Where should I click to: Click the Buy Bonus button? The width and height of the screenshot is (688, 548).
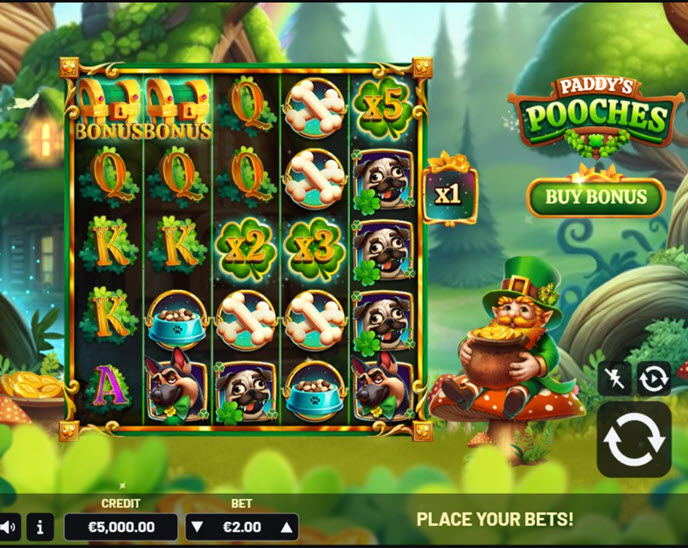tap(596, 197)
